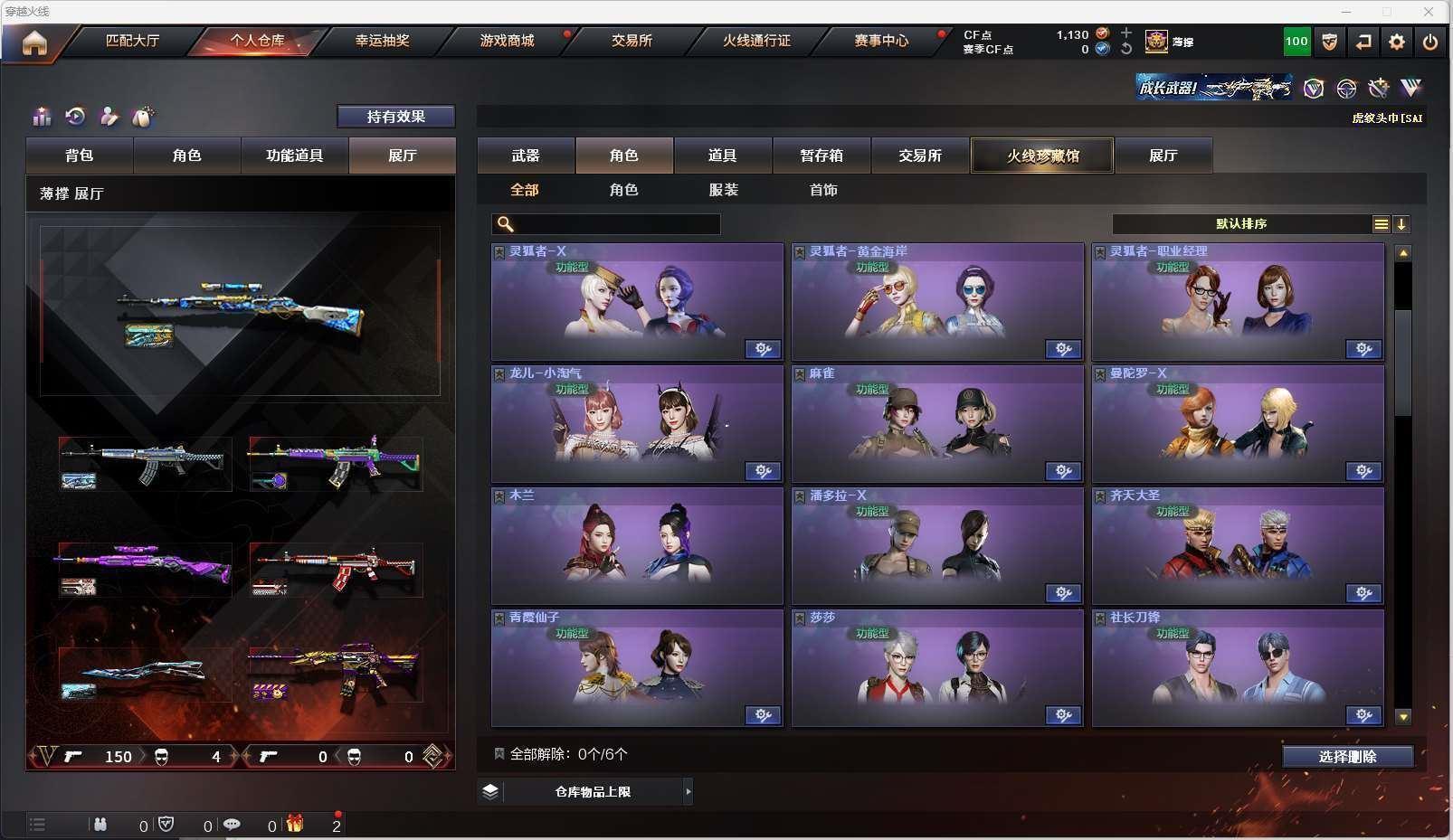The height and width of the screenshot is (840, 1453).
Task: Switch to the 背包 backpack tab
Action: [x=80, y=156]
